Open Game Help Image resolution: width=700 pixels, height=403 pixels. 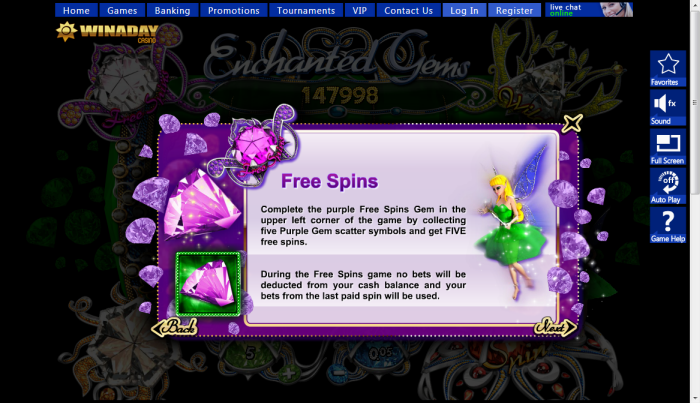tap(667, 226)
